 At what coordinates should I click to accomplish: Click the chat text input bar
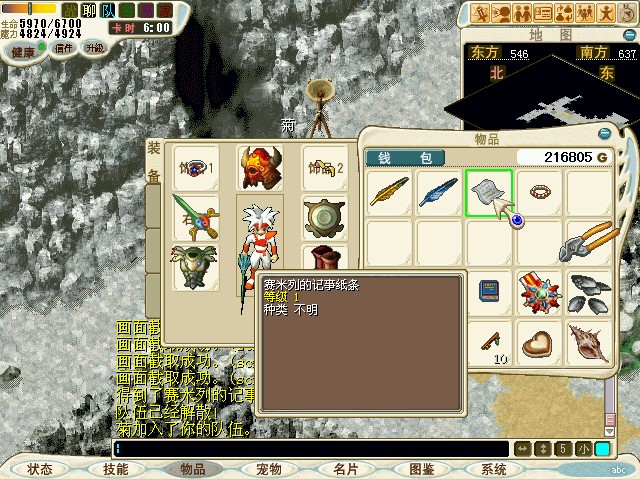click(x=310, y=449)
